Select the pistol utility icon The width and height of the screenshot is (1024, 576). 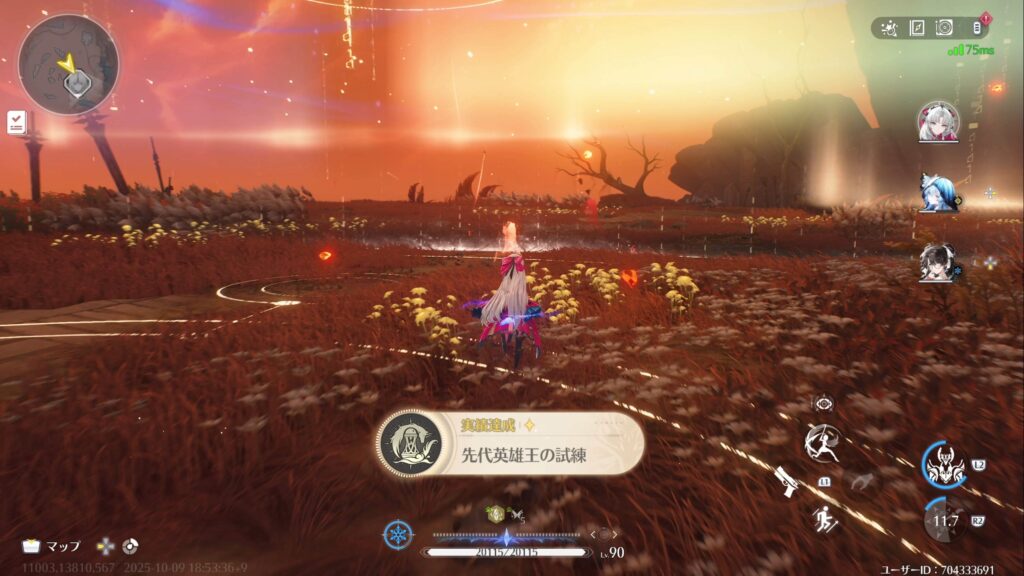pos(785,482)
